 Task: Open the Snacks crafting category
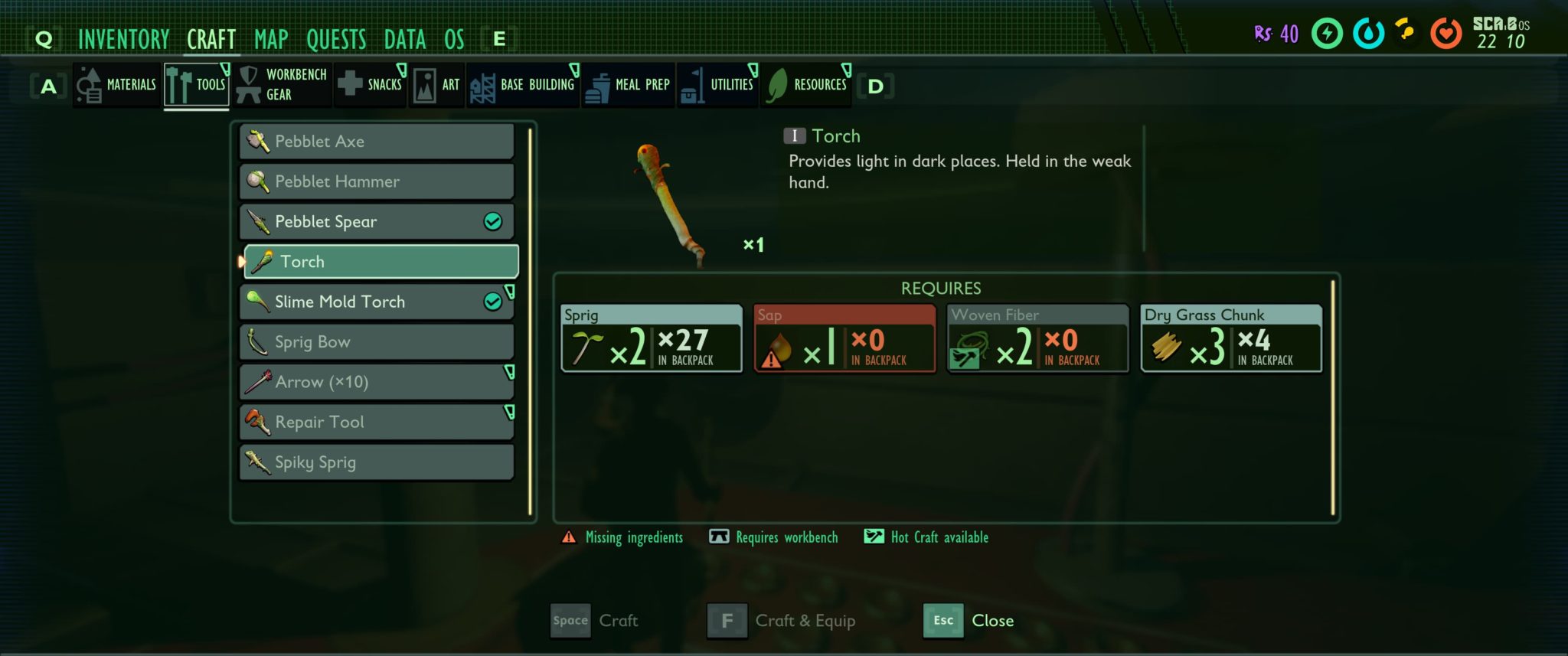tap(352, 84)
